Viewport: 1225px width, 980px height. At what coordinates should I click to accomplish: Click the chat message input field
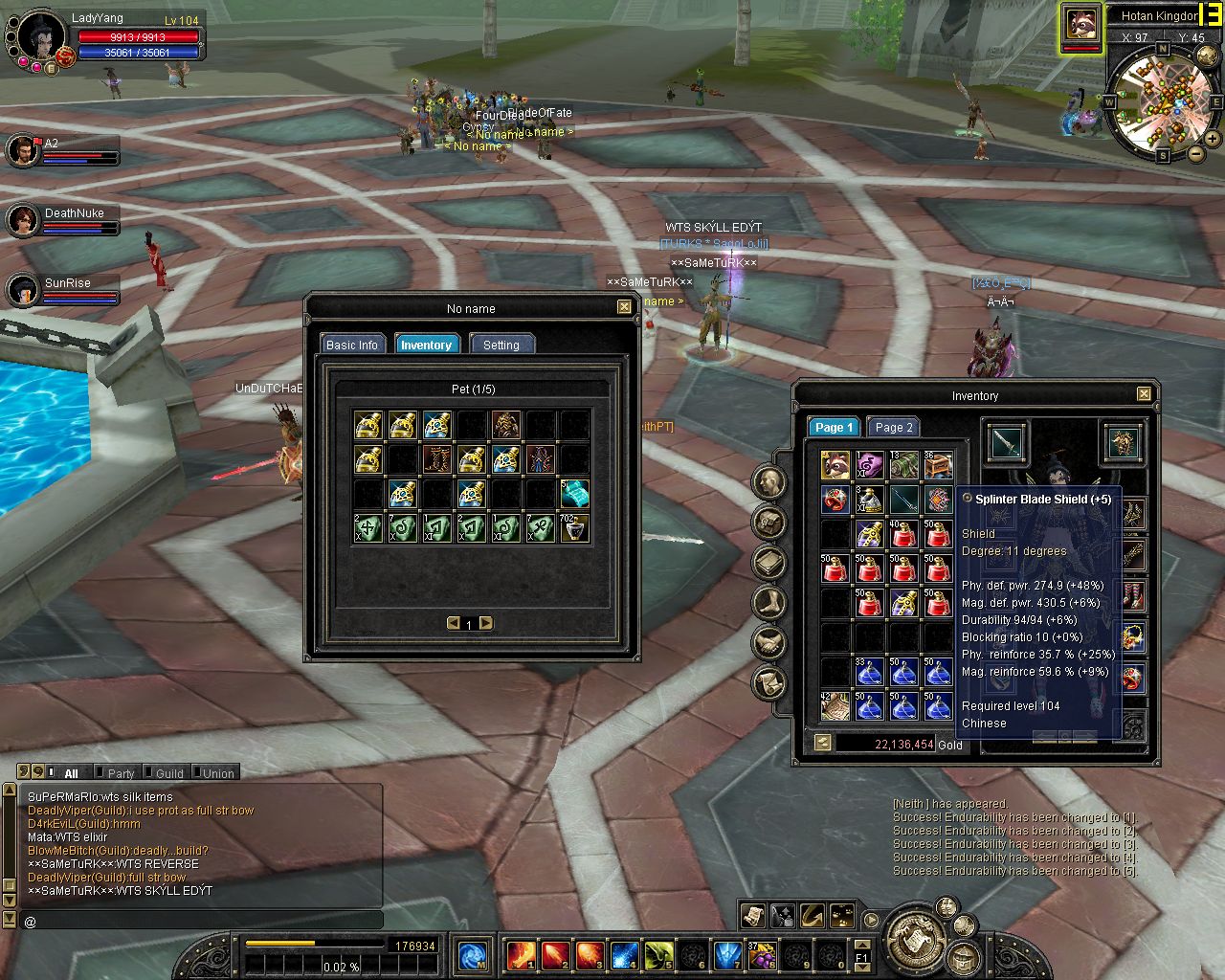(201, 921)
